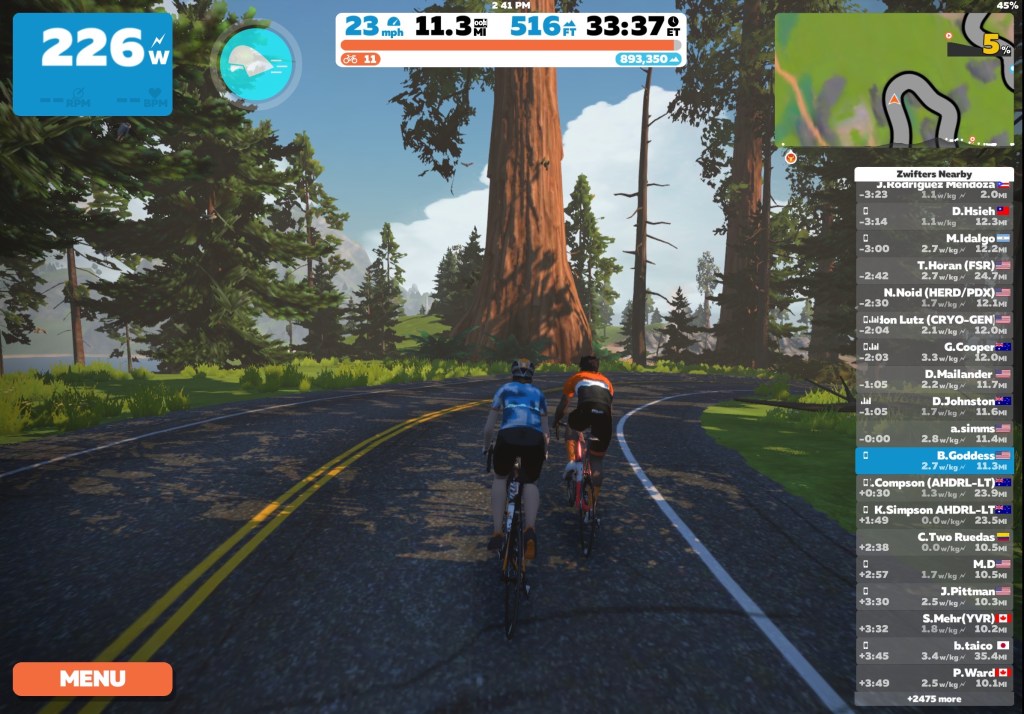This screenshot has height=714, width=1024.
Task: Select D.Johnston's row
Action: point(934,405)
